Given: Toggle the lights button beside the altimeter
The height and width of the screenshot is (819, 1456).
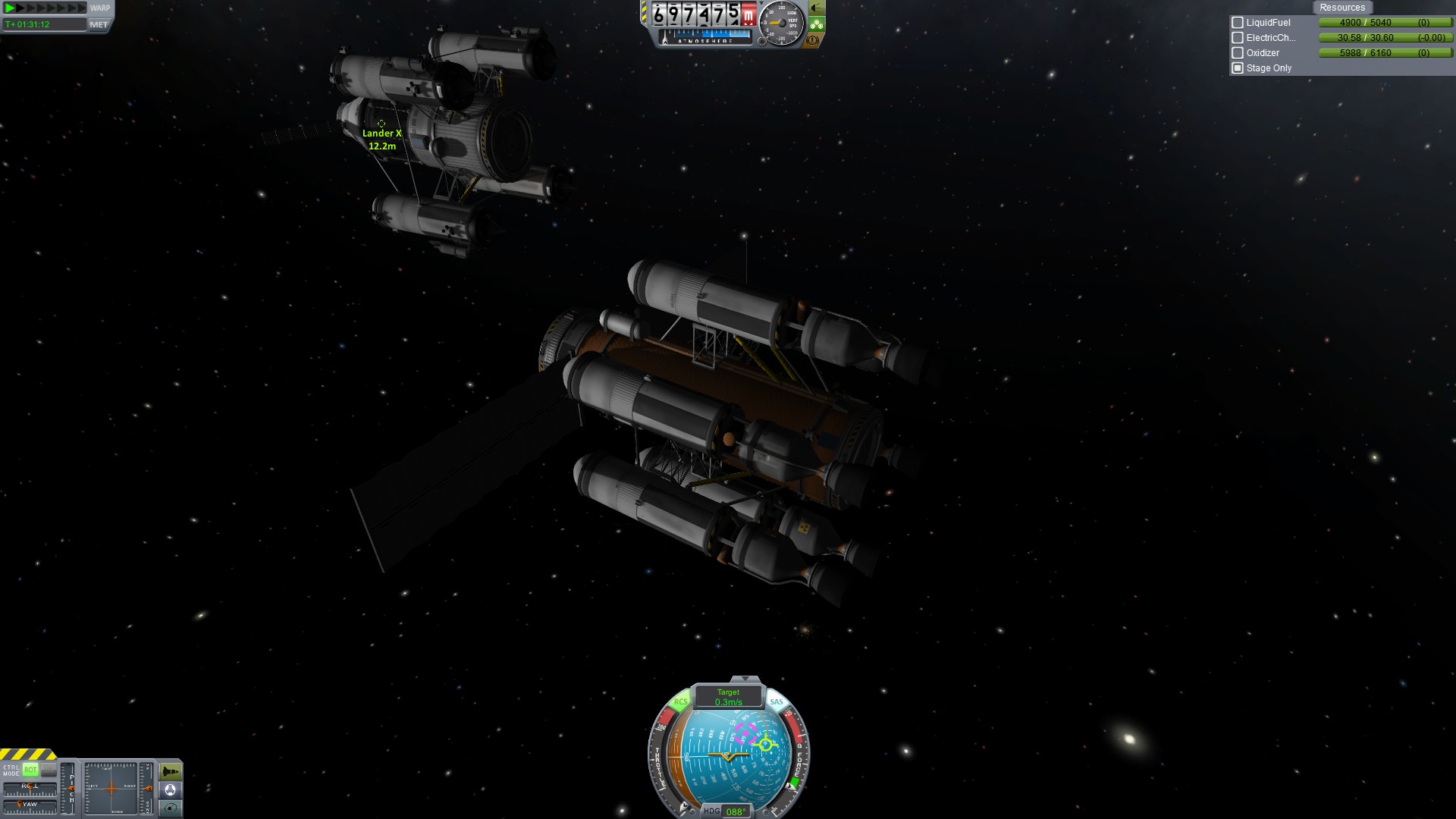Looking at the screenshot, I should click(x=816, y=8).
